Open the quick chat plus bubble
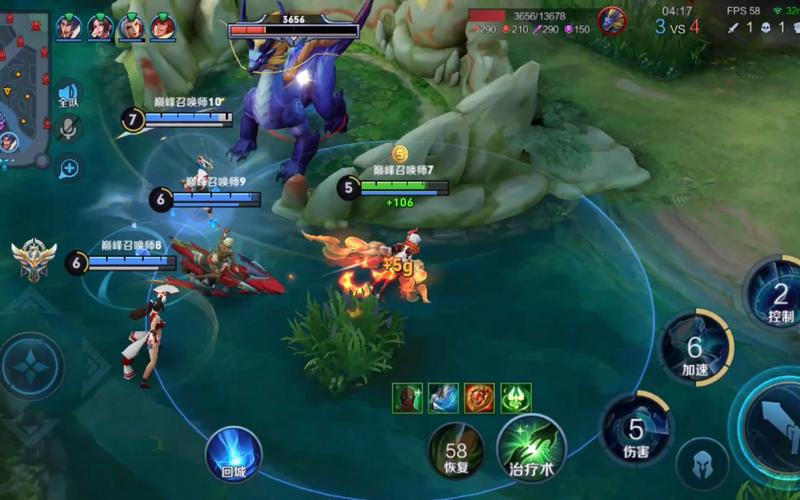 (68, 168)
